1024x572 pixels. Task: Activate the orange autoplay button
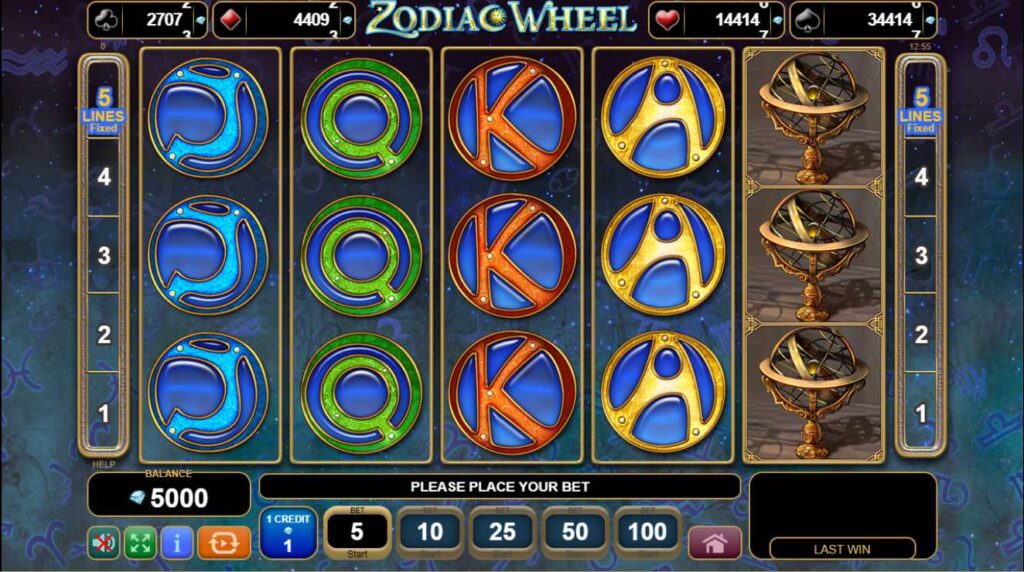224,543
